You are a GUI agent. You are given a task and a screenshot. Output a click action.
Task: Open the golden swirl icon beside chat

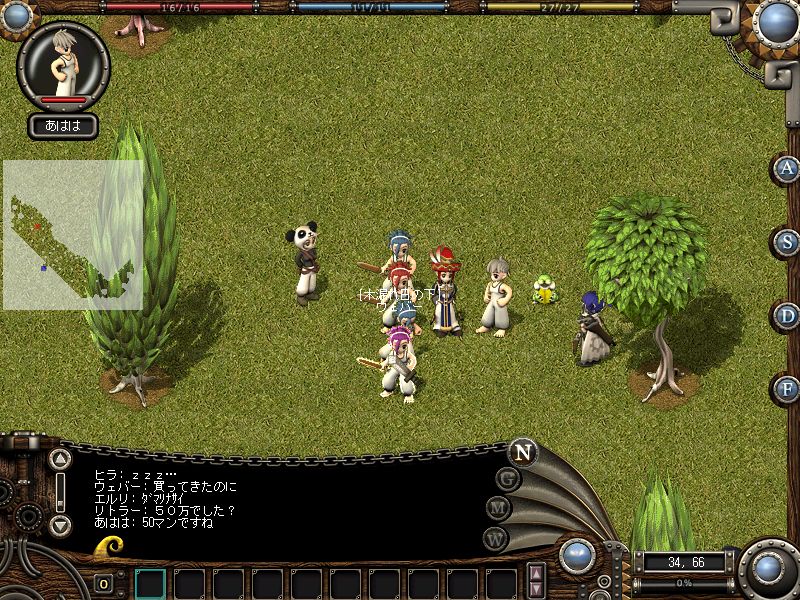(110, 546)
